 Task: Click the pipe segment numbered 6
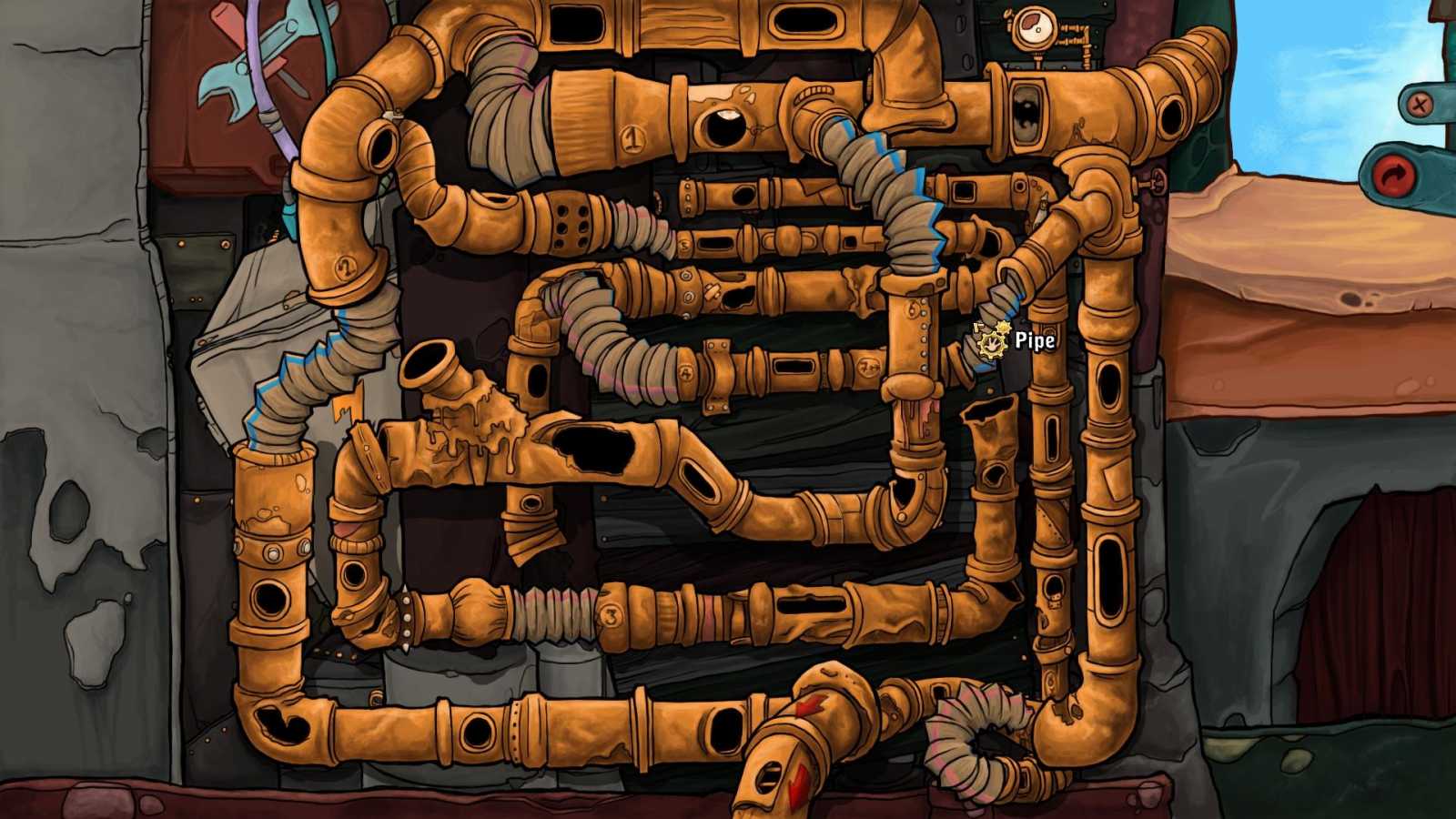(x=914, y=308)
